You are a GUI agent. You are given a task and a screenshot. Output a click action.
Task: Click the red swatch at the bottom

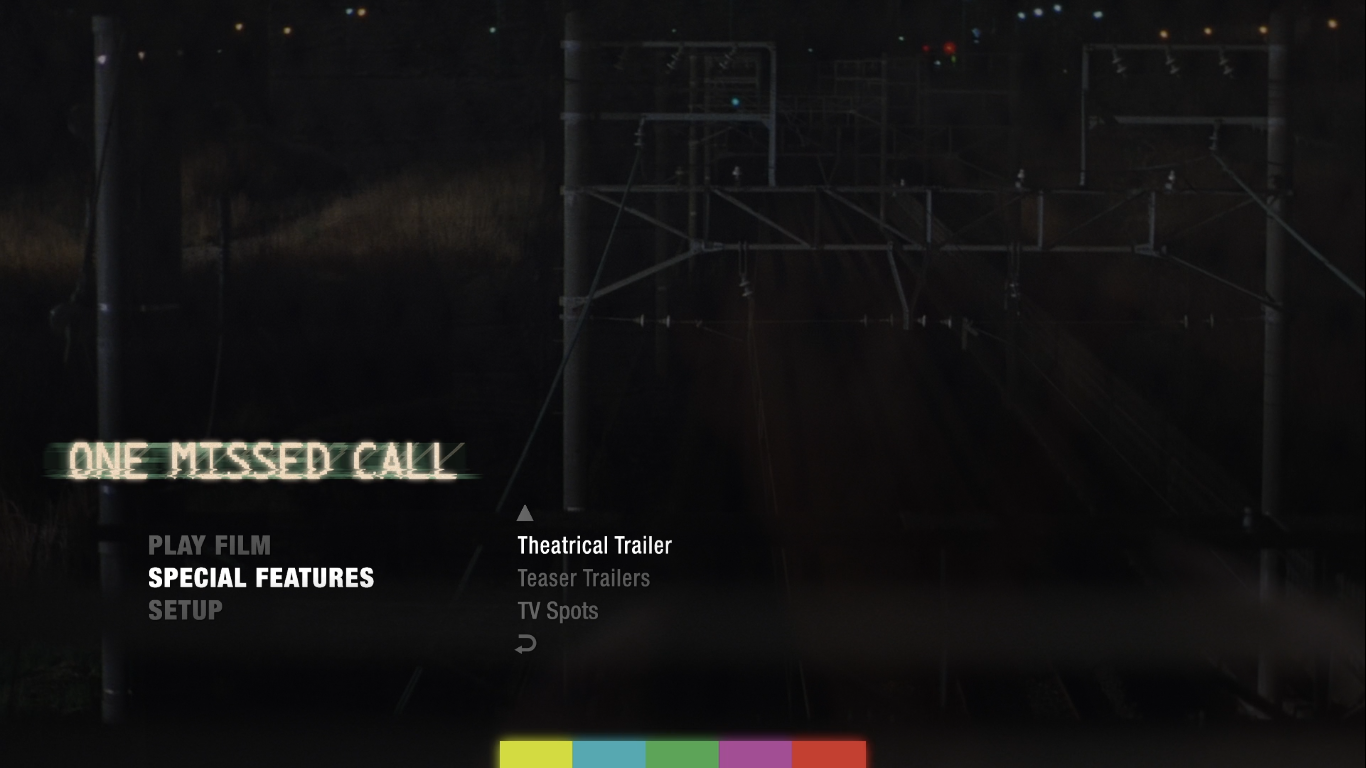pyautogui.click(x=828, y=754)
